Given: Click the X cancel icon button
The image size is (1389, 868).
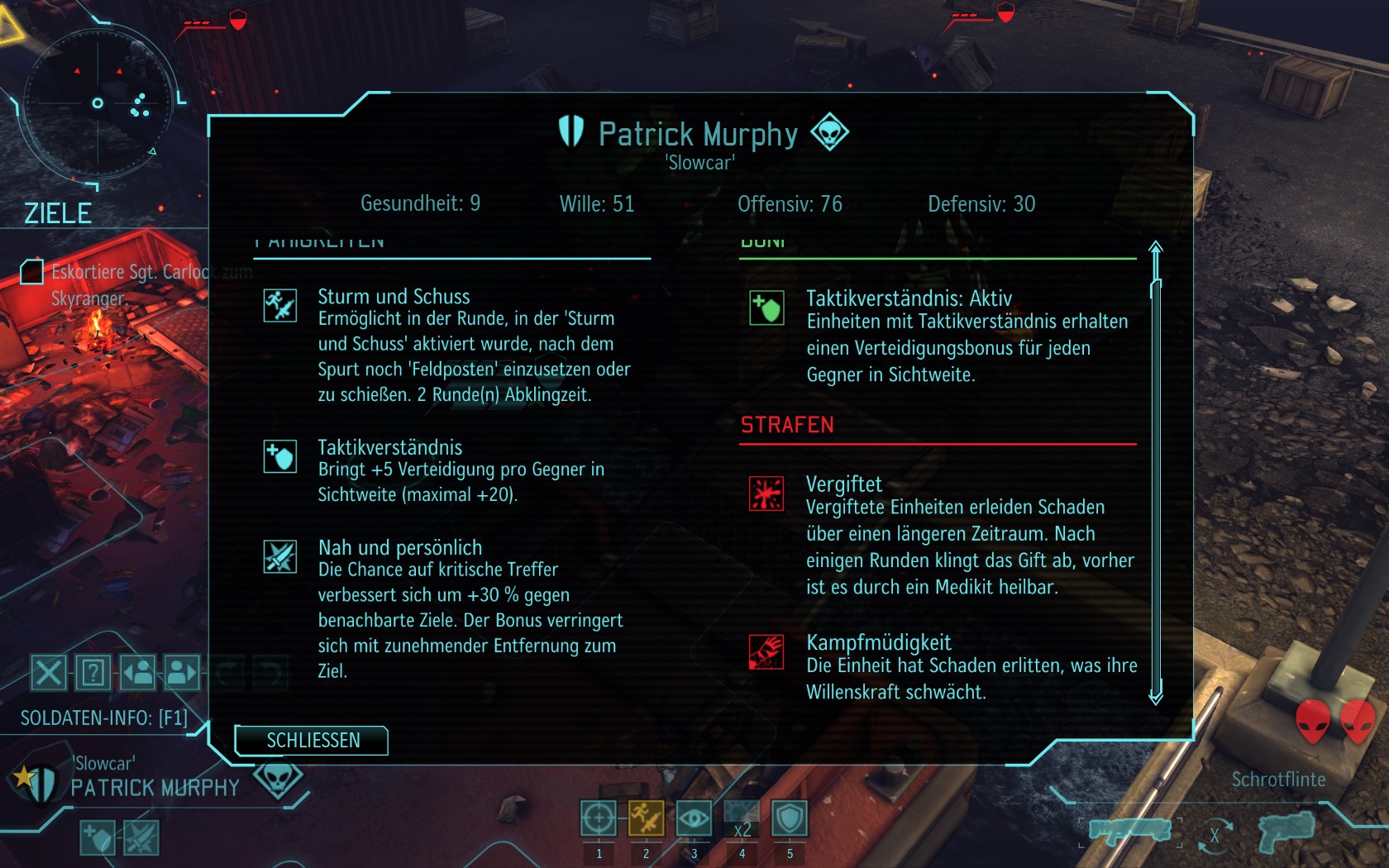Looking at the screenshot, I should point(49,672).
